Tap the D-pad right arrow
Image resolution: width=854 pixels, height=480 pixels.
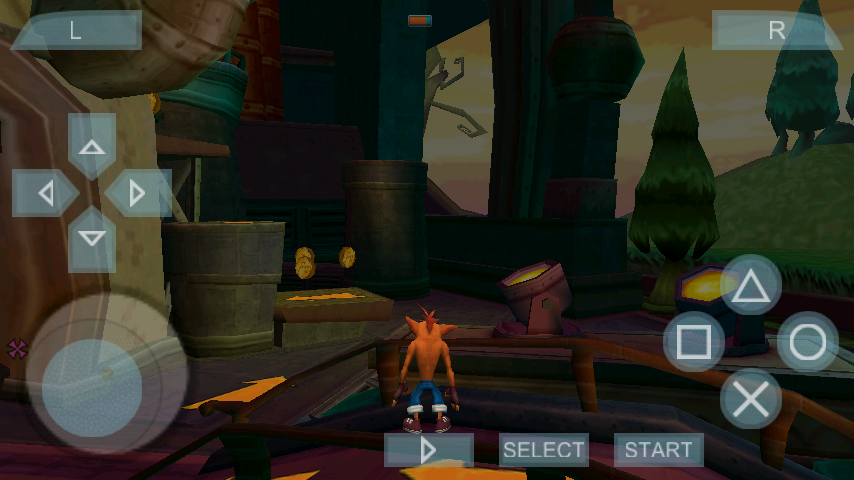(x=138, y=193)
